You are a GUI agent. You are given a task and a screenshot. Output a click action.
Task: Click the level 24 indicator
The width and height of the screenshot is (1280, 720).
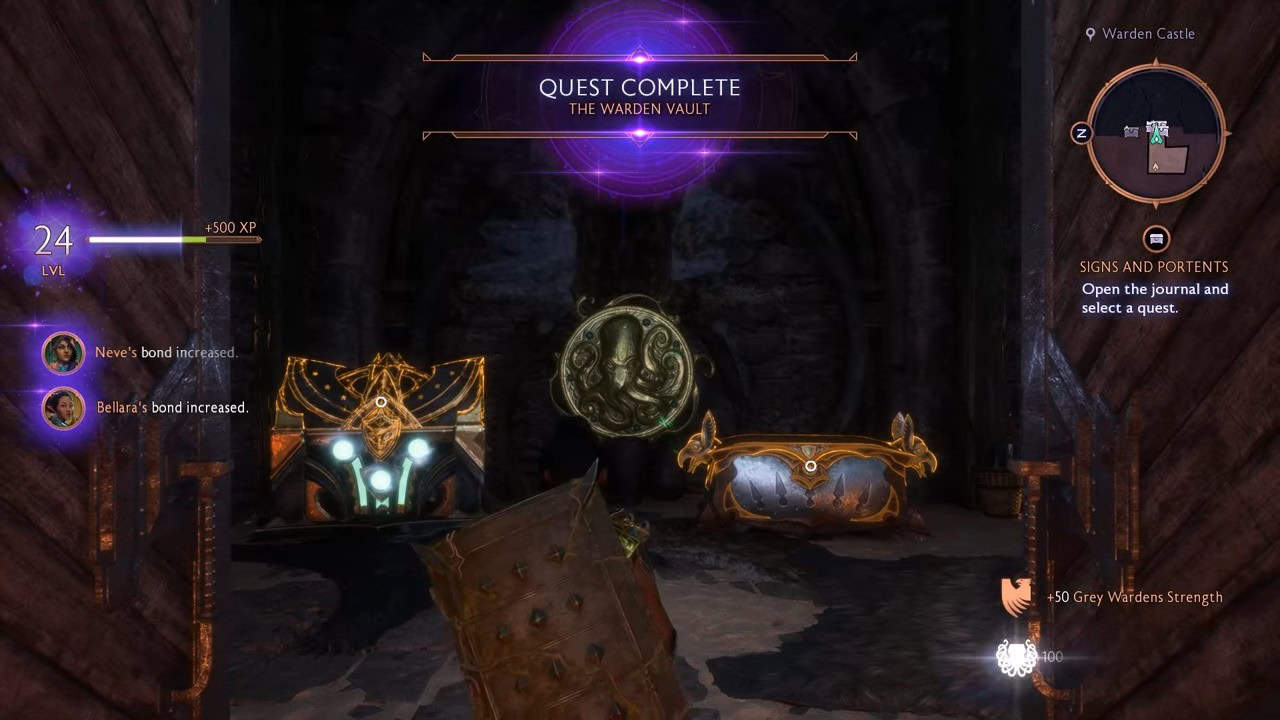(52, 241)
